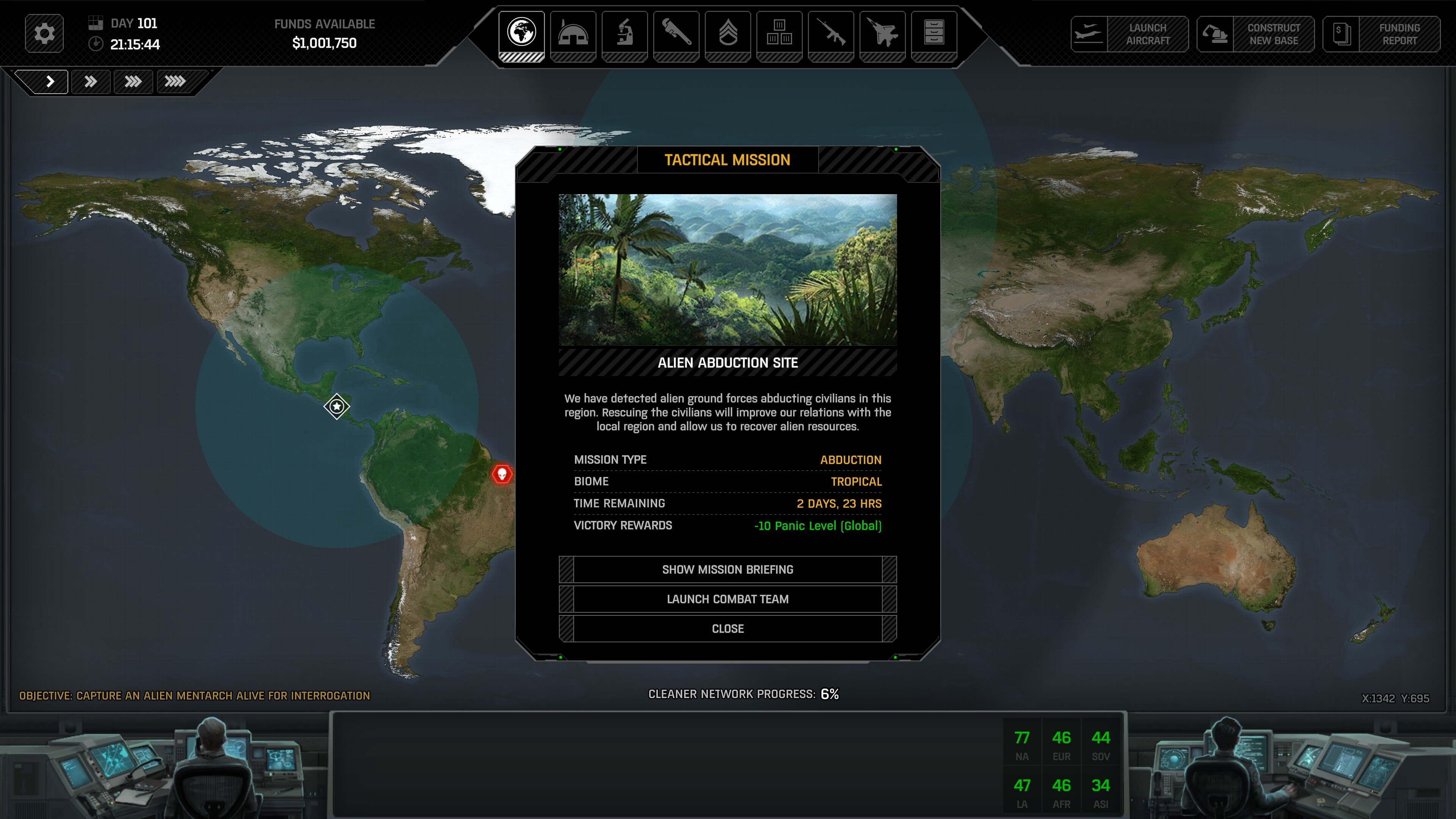Show Mission Briefing for the abduction
The image size is (1456, 819).
point(728,570)
